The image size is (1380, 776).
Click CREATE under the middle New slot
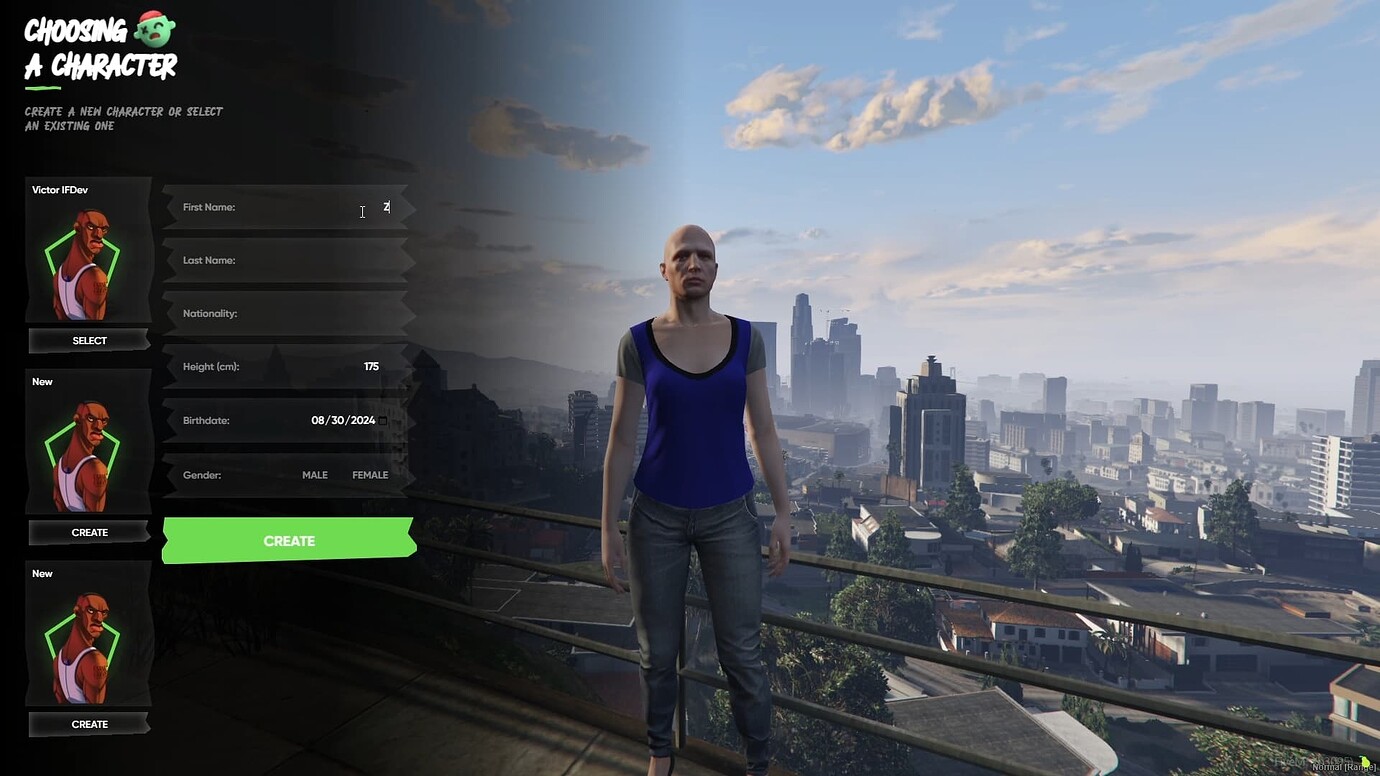pos(88,532)
